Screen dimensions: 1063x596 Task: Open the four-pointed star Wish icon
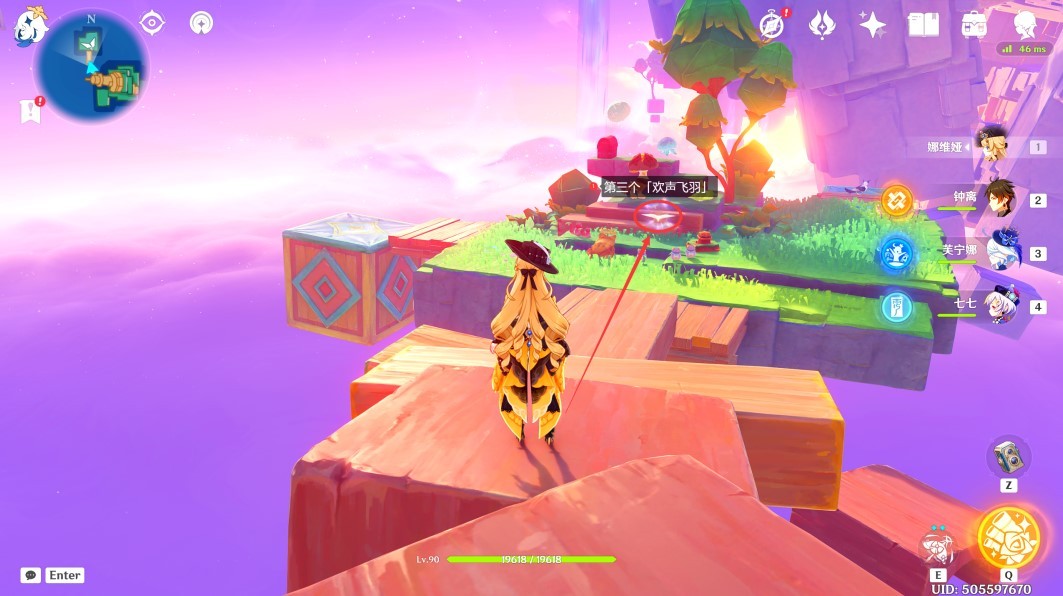[873, 24]
